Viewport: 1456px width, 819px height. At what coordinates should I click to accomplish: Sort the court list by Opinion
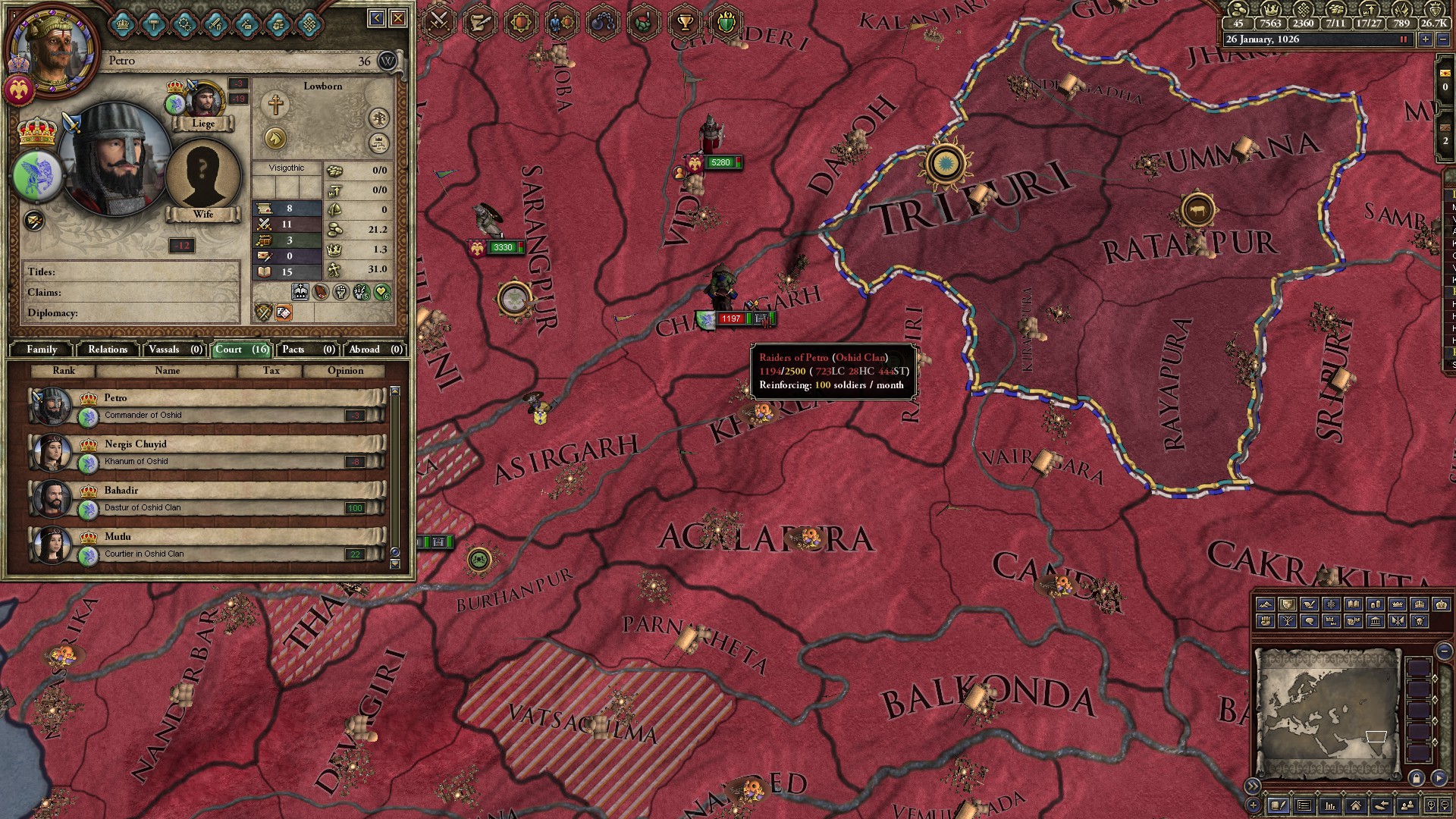coord(345,371)
